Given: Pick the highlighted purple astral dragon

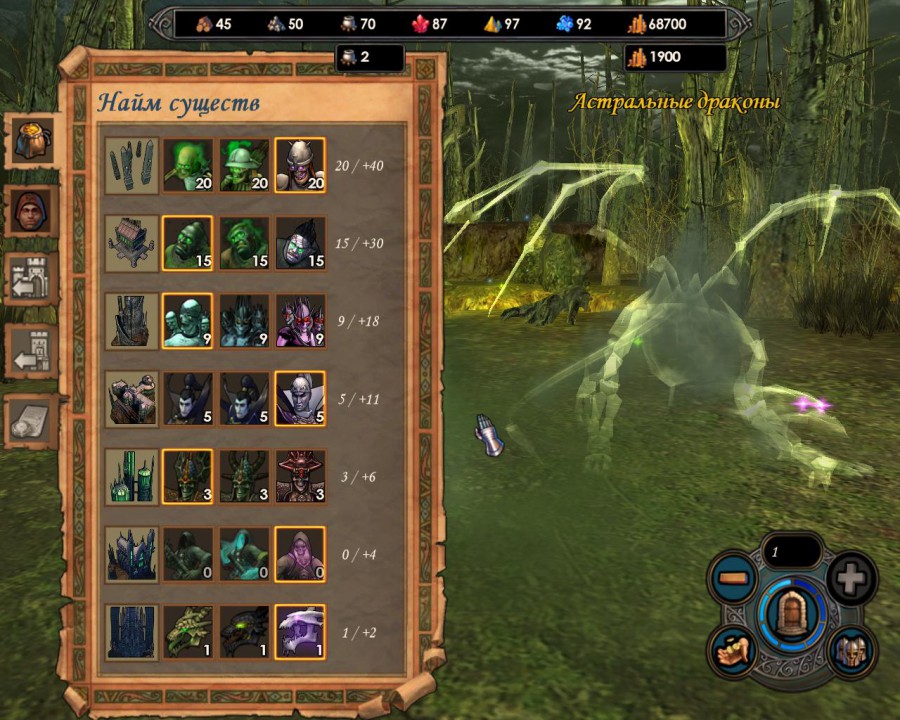Looking at the screenshot, I should point(300,632).
